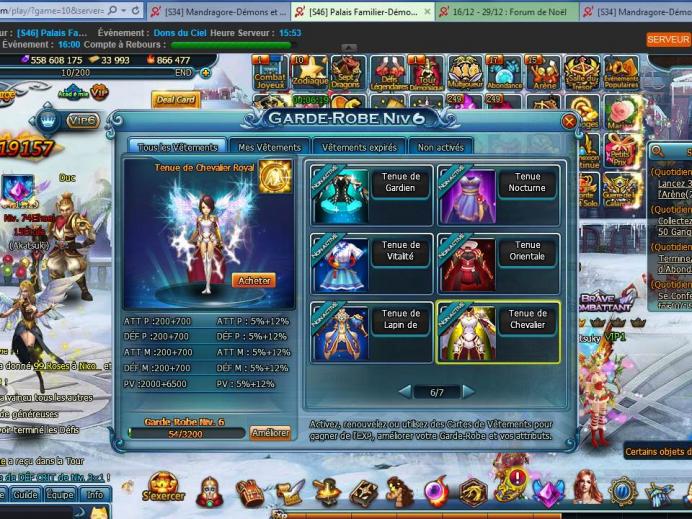The height and width of the screenshot is (519, 692).
Task: Open the Deal Card button
Action: pos(175,100)
